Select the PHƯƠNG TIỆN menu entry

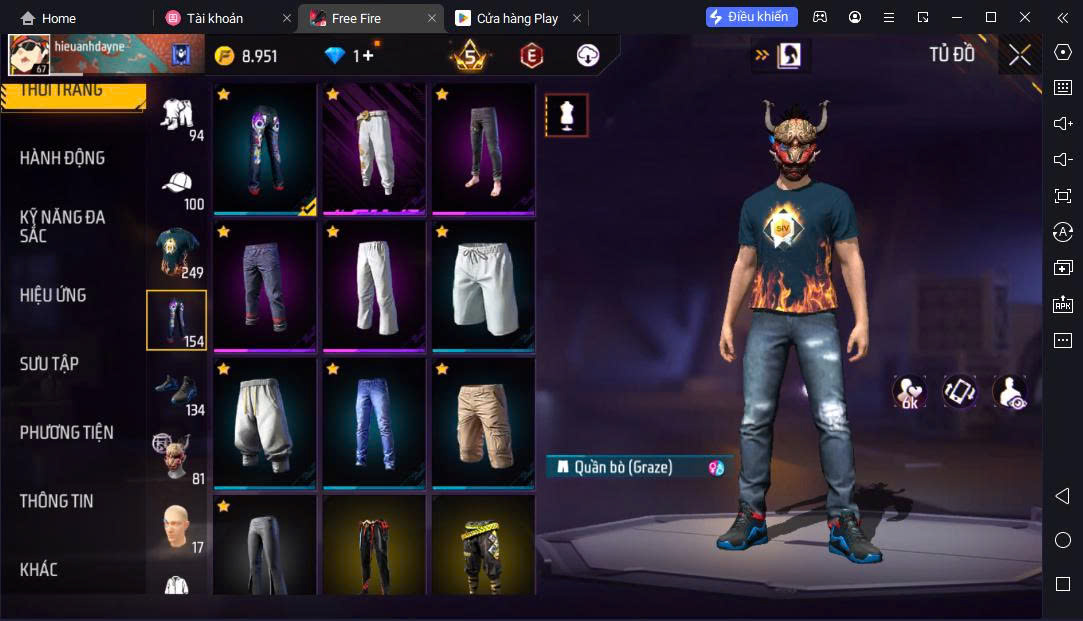pyautogui.click(x=66, y=433)
